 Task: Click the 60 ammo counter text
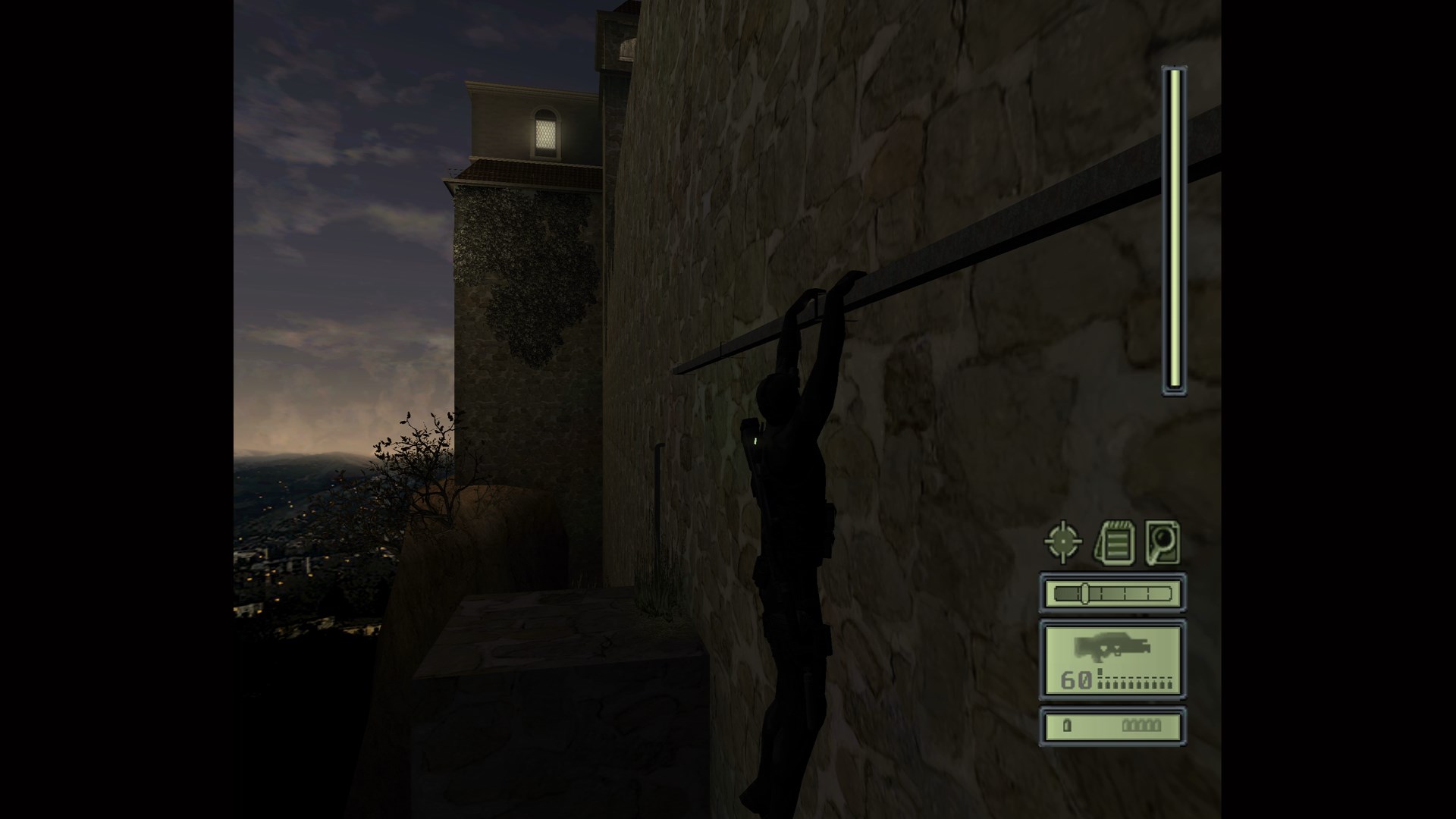coord(1076,679)
